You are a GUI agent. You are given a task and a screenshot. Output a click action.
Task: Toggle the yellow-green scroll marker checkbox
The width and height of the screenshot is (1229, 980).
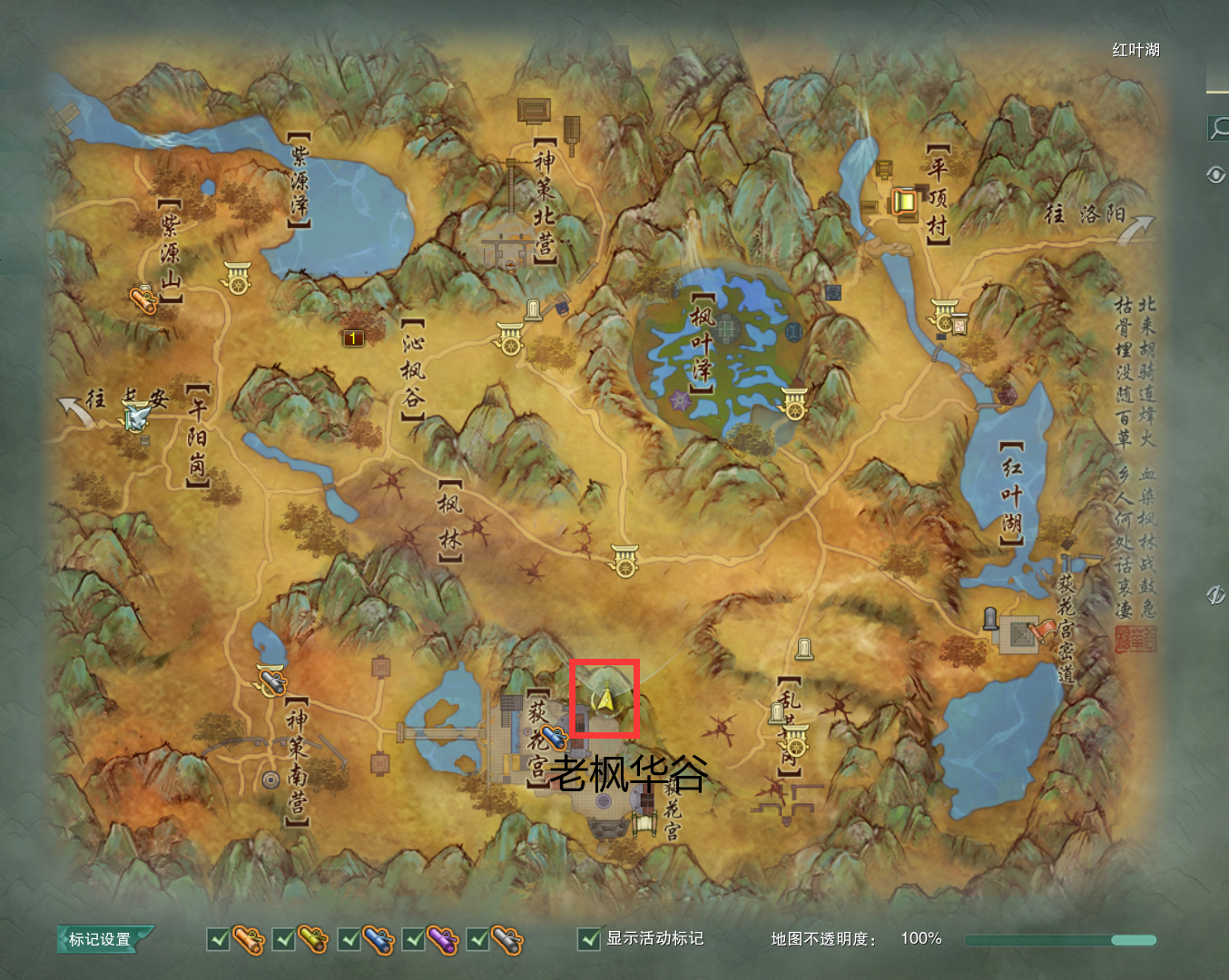(x=284, y=939)
